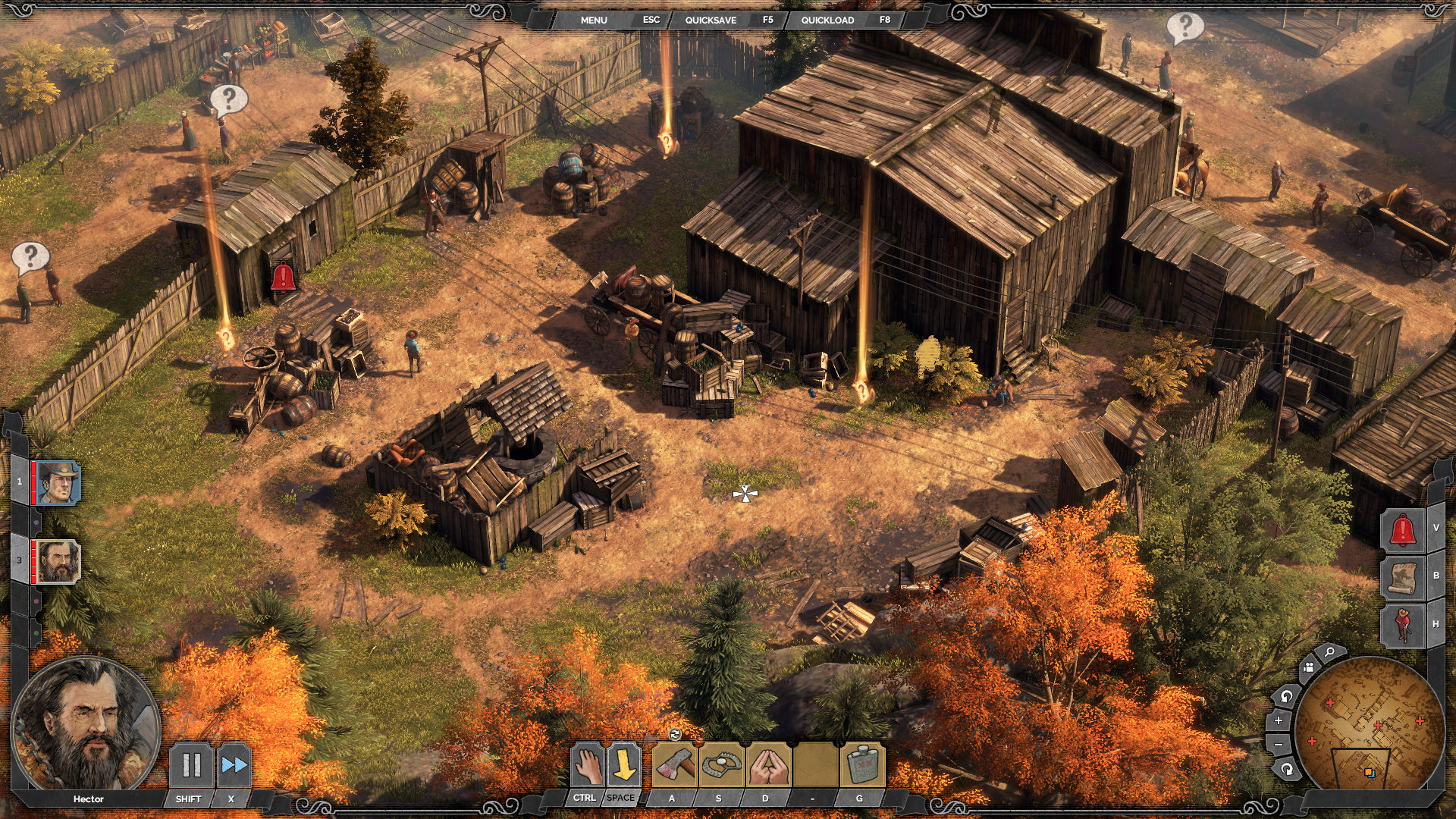Viewport: 1456px width, 819px height.
Task: Select the hand interact action
Action: click(586, 765)
